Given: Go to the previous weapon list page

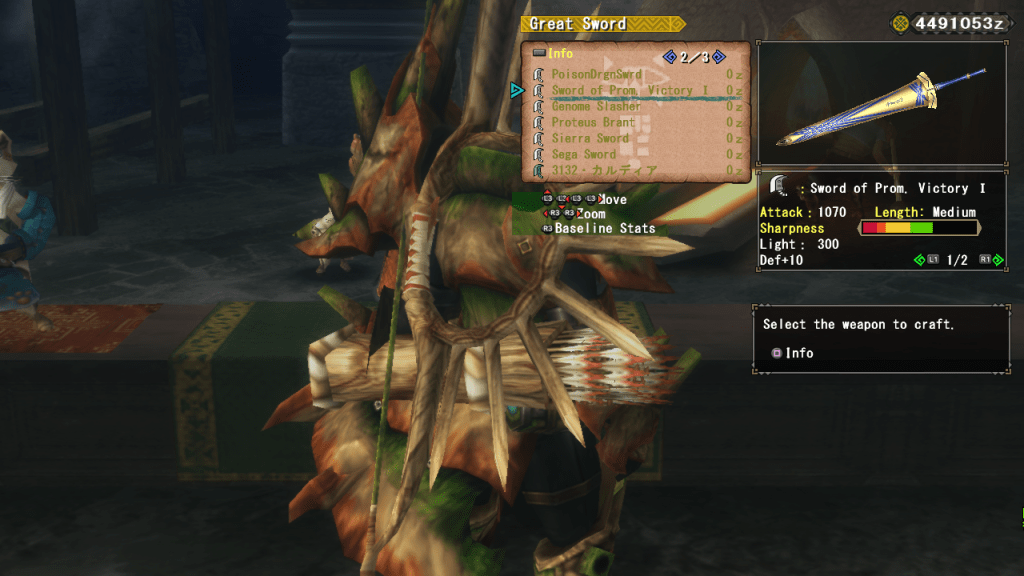Looking at the screenshot, I should pyautogui.click(x=669, y=57).
